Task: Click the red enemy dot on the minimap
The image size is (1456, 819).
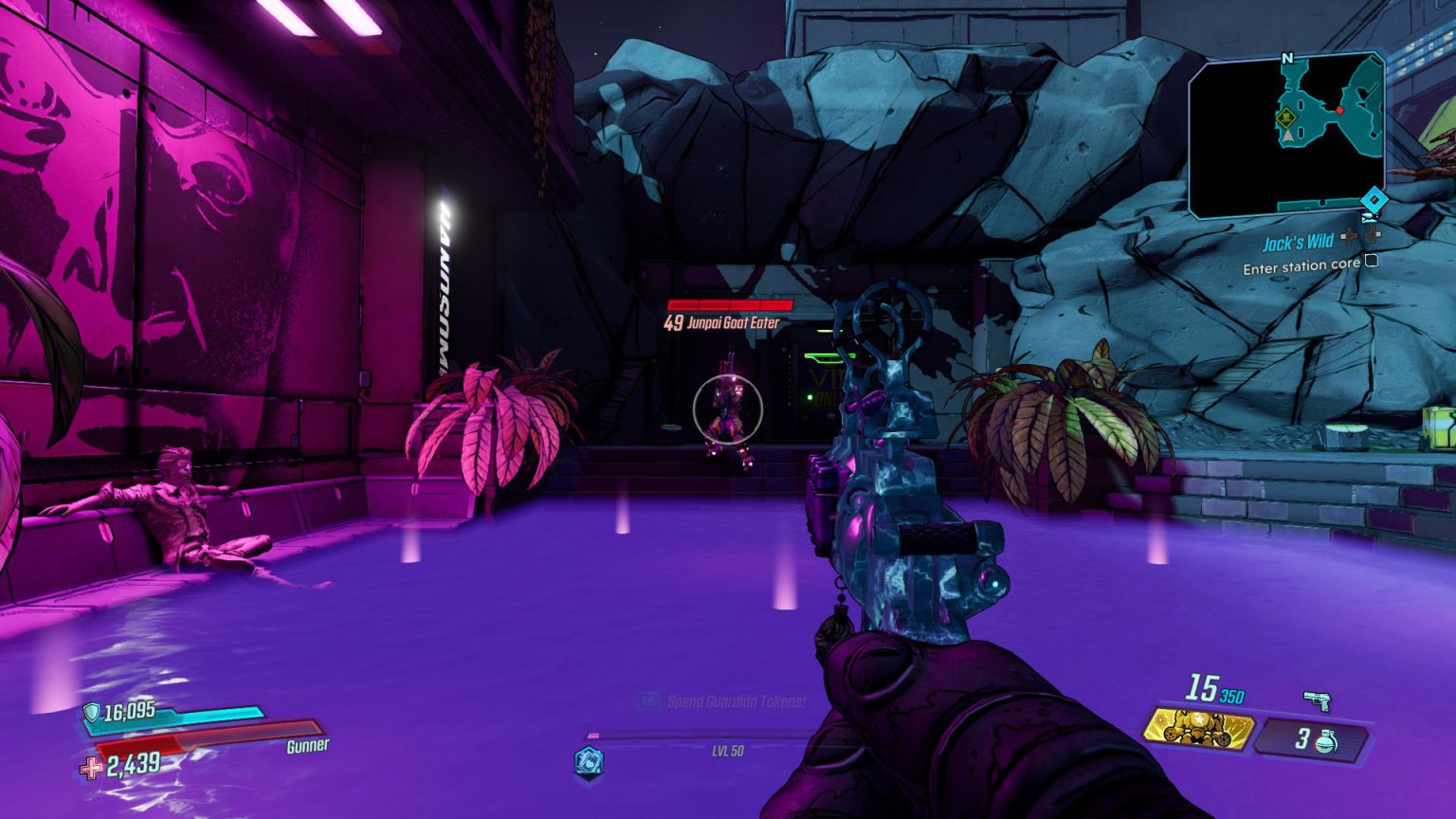Action: 1339,111
